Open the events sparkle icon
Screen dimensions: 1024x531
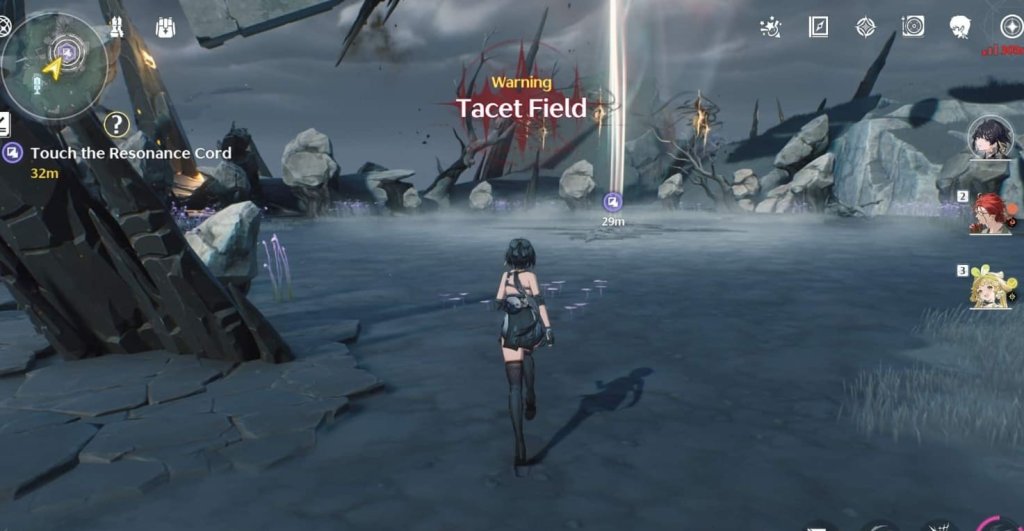tap(771, 27)
